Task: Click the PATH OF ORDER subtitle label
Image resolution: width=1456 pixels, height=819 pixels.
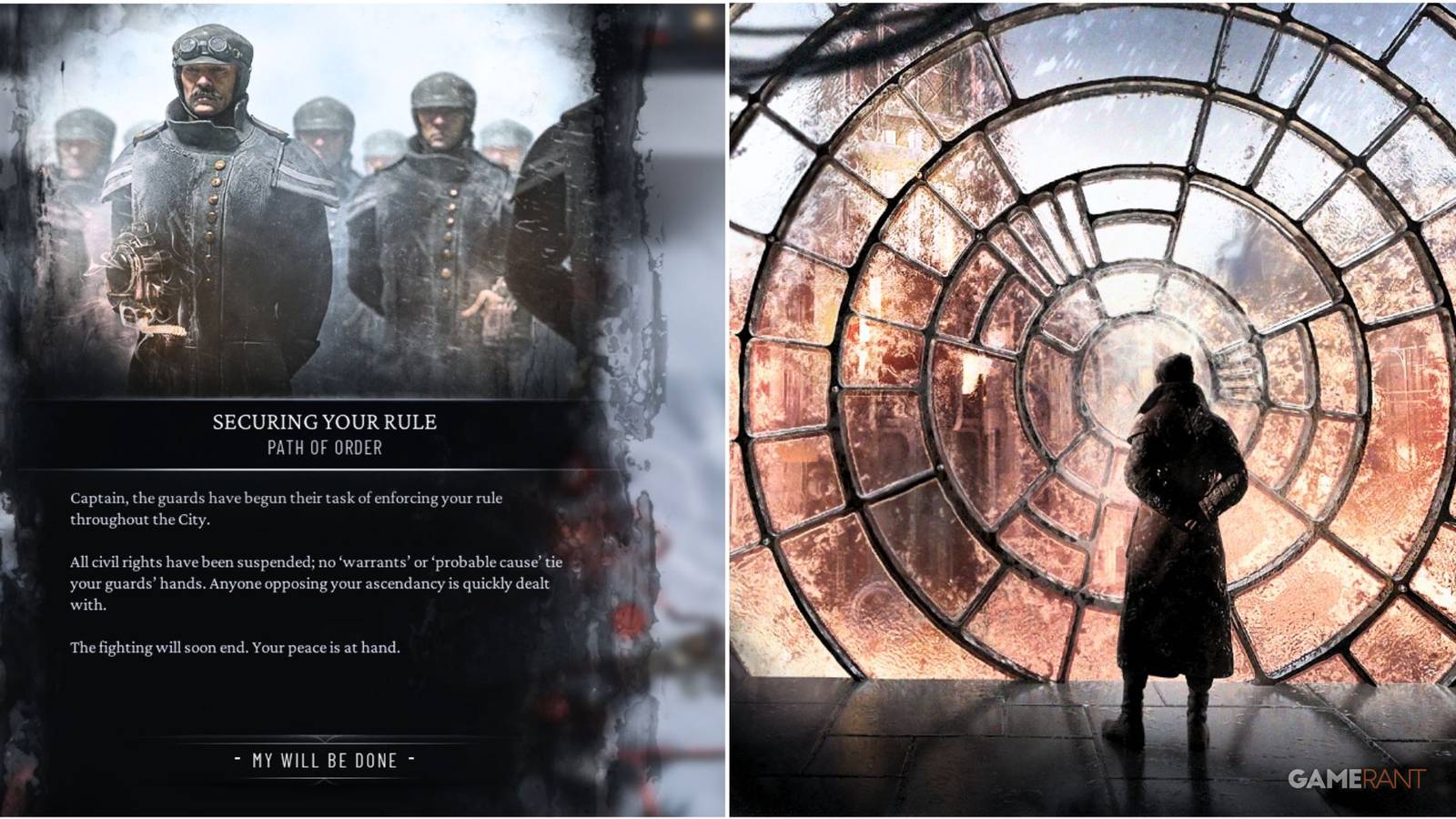Action: (324, 446)
